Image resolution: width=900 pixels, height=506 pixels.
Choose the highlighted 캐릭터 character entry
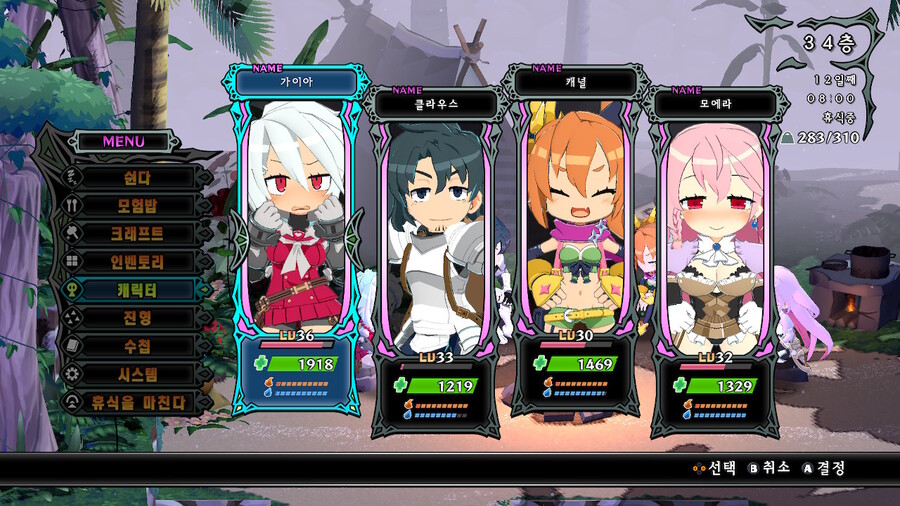(x=136, y=289)
